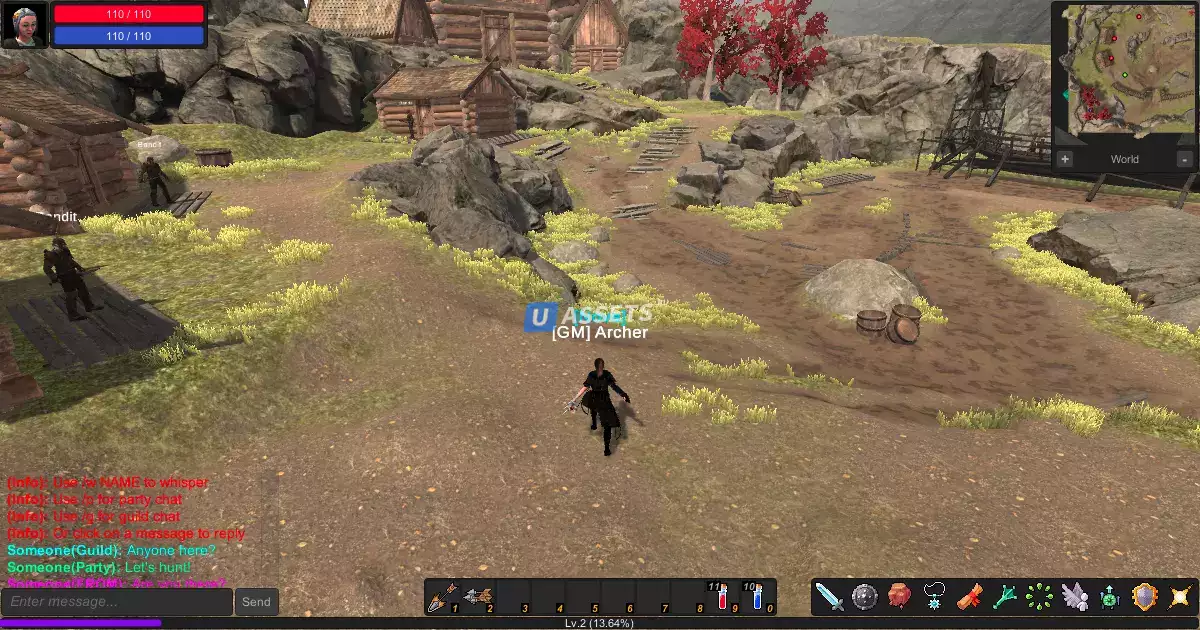The height and width of the screenshot is (630, 1200).
Task: Open the red pouch menu icon
Action: pos(900,597)
